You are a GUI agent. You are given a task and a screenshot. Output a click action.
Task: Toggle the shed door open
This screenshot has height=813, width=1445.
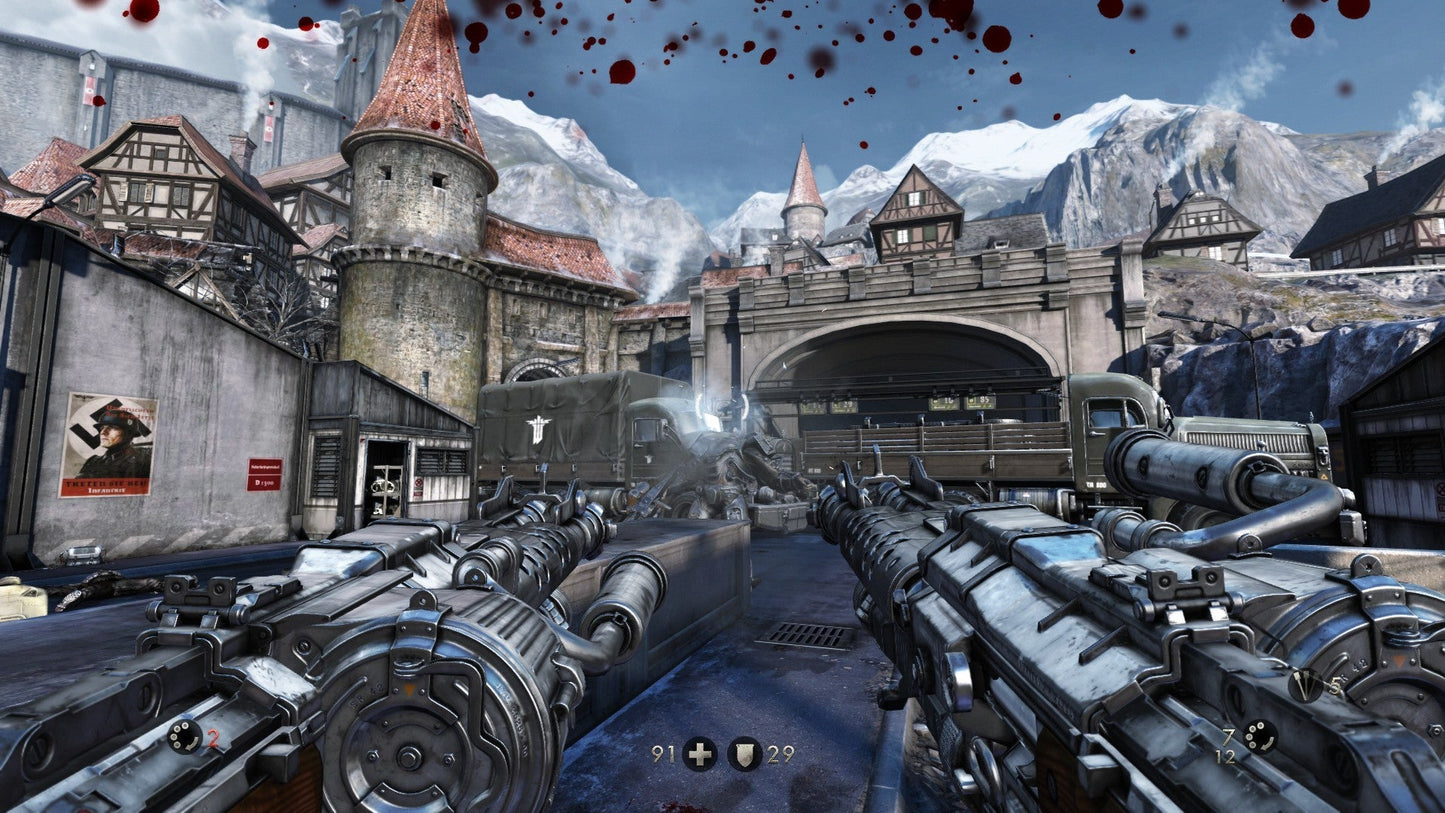pos(385,478)
